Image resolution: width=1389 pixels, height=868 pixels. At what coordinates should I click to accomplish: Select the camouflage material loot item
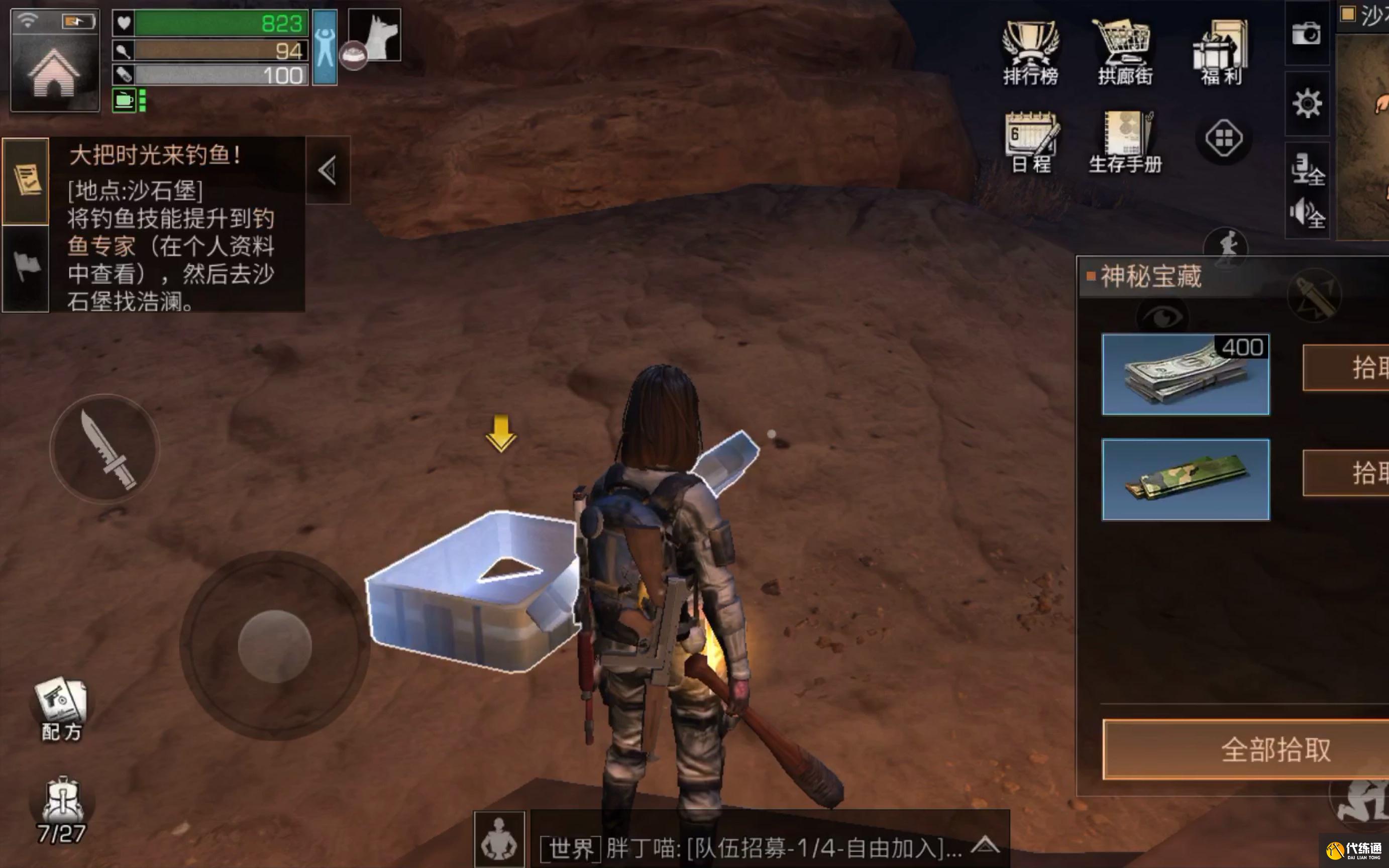tap(1185, 479)
